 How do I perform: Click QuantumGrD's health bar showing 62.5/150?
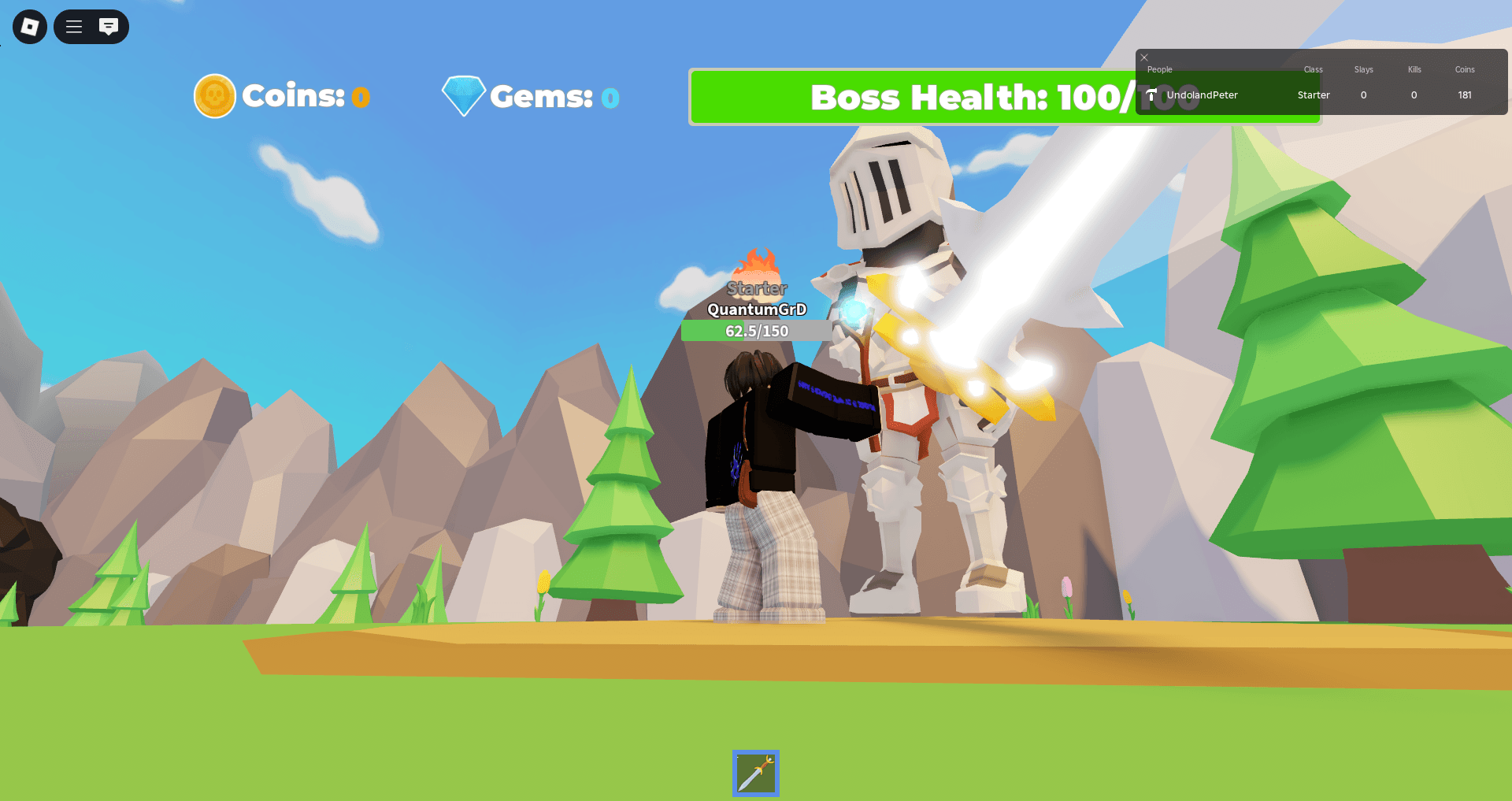coord(755,331)
